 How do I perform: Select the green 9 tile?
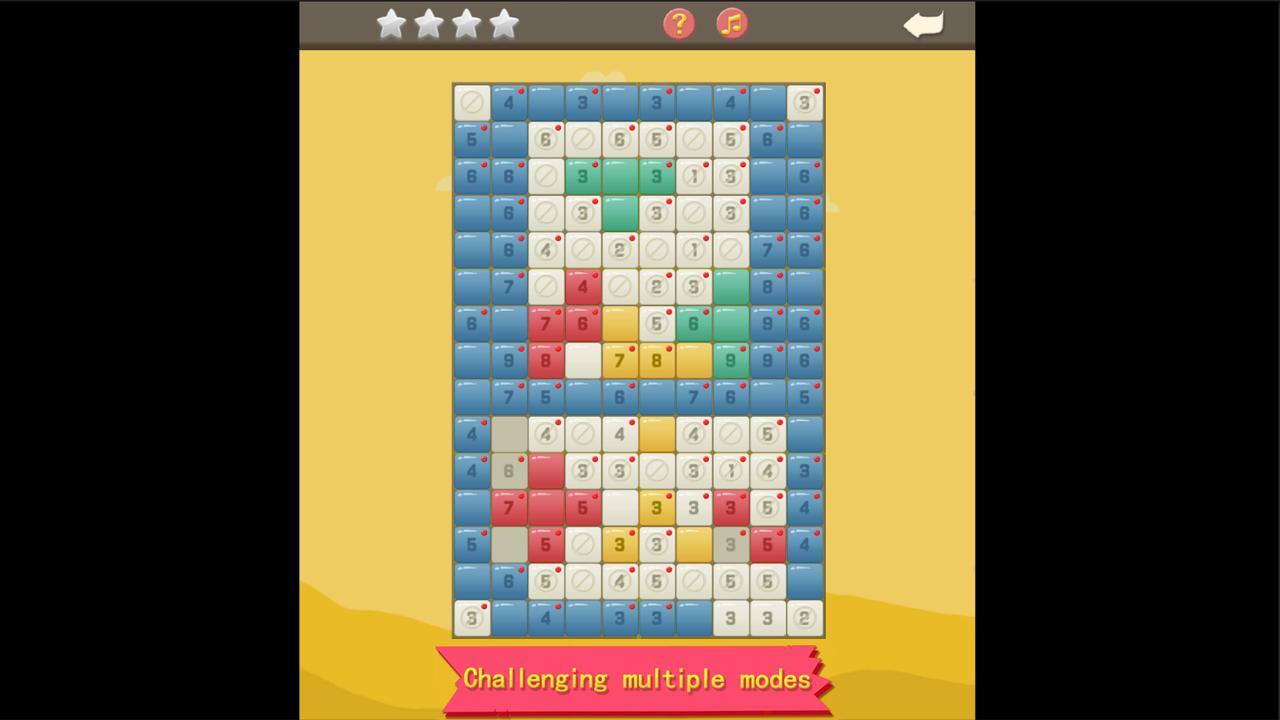point(730,360)
